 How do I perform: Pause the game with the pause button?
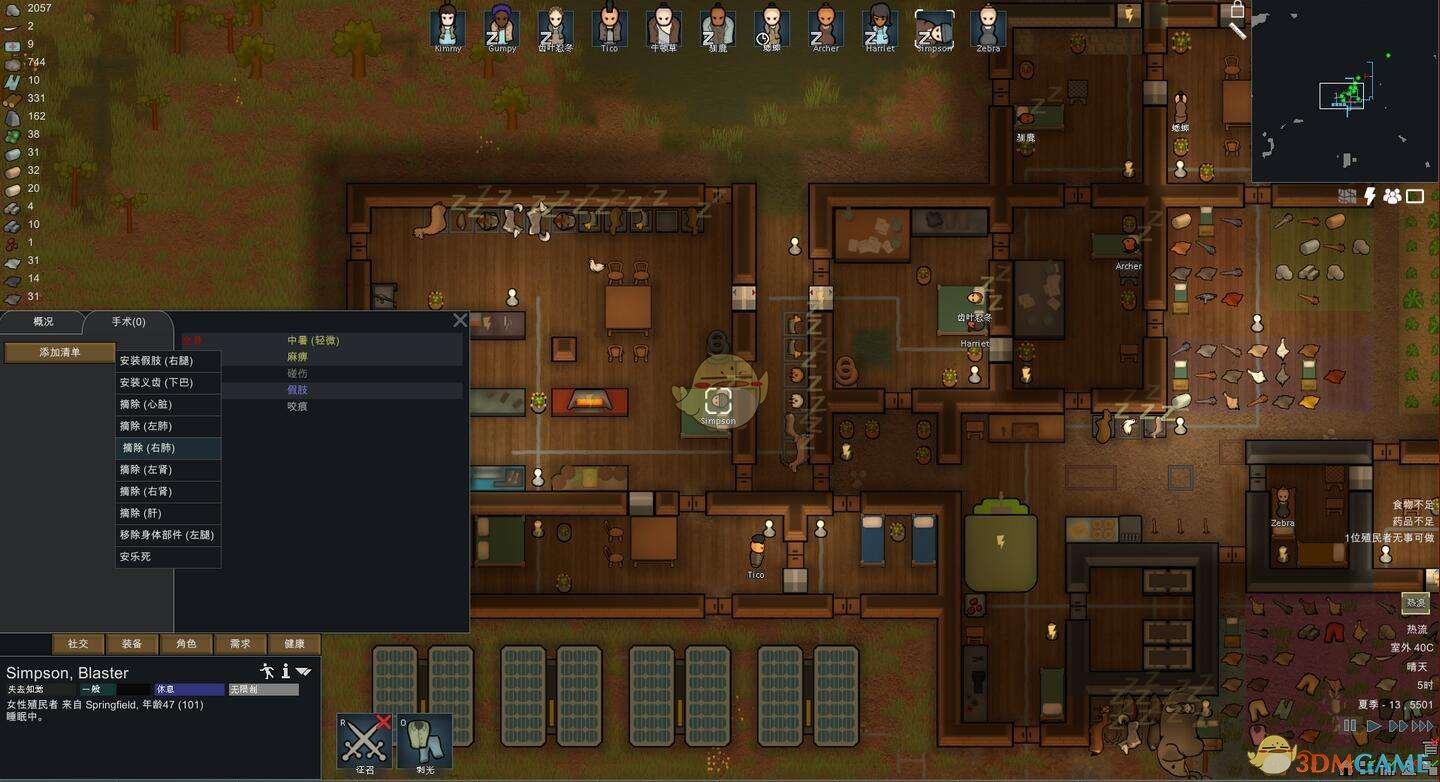[x=1350, y=726]
